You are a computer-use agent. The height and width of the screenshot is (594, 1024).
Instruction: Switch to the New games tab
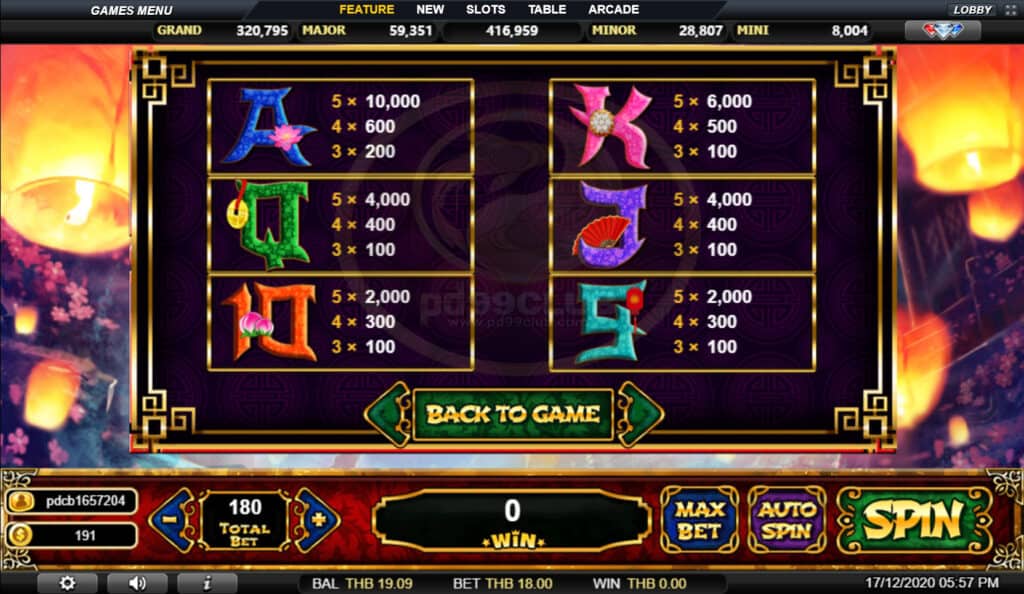[x=430, y=9]
